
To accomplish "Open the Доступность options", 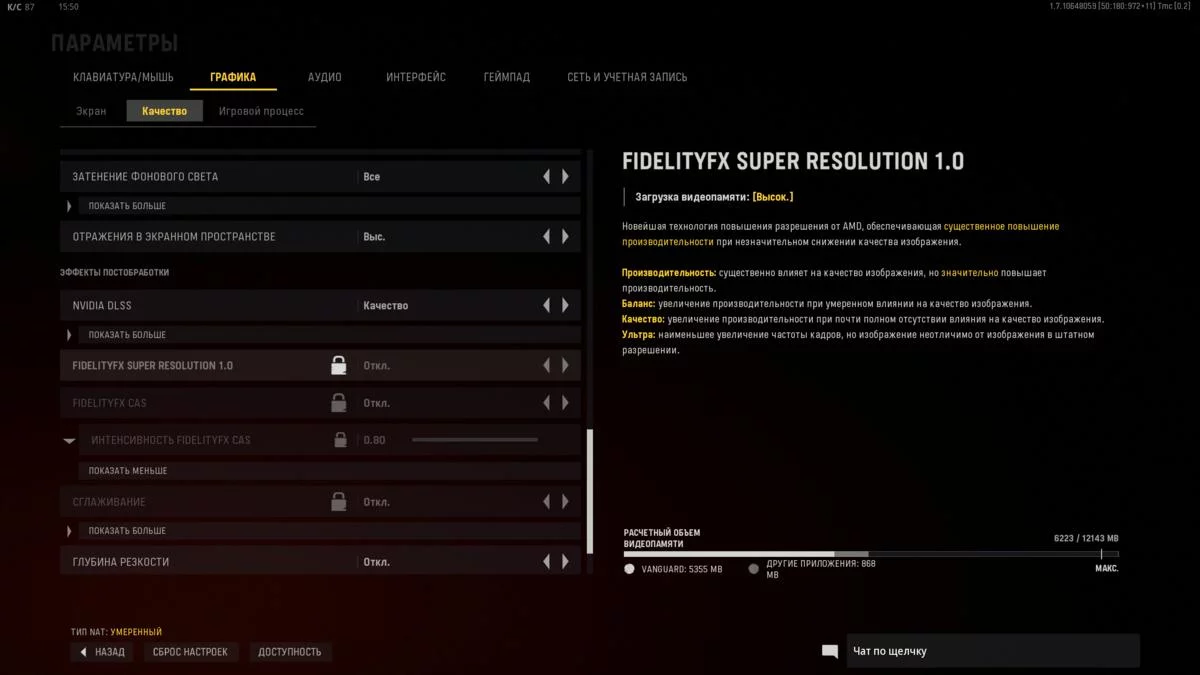I will coord(290,652).
